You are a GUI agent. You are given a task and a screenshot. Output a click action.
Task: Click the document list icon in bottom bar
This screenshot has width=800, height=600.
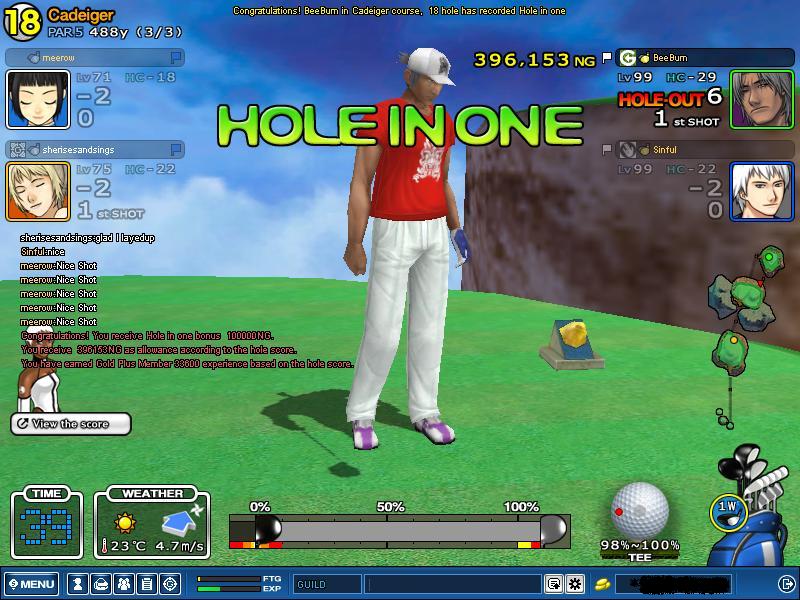146,584
